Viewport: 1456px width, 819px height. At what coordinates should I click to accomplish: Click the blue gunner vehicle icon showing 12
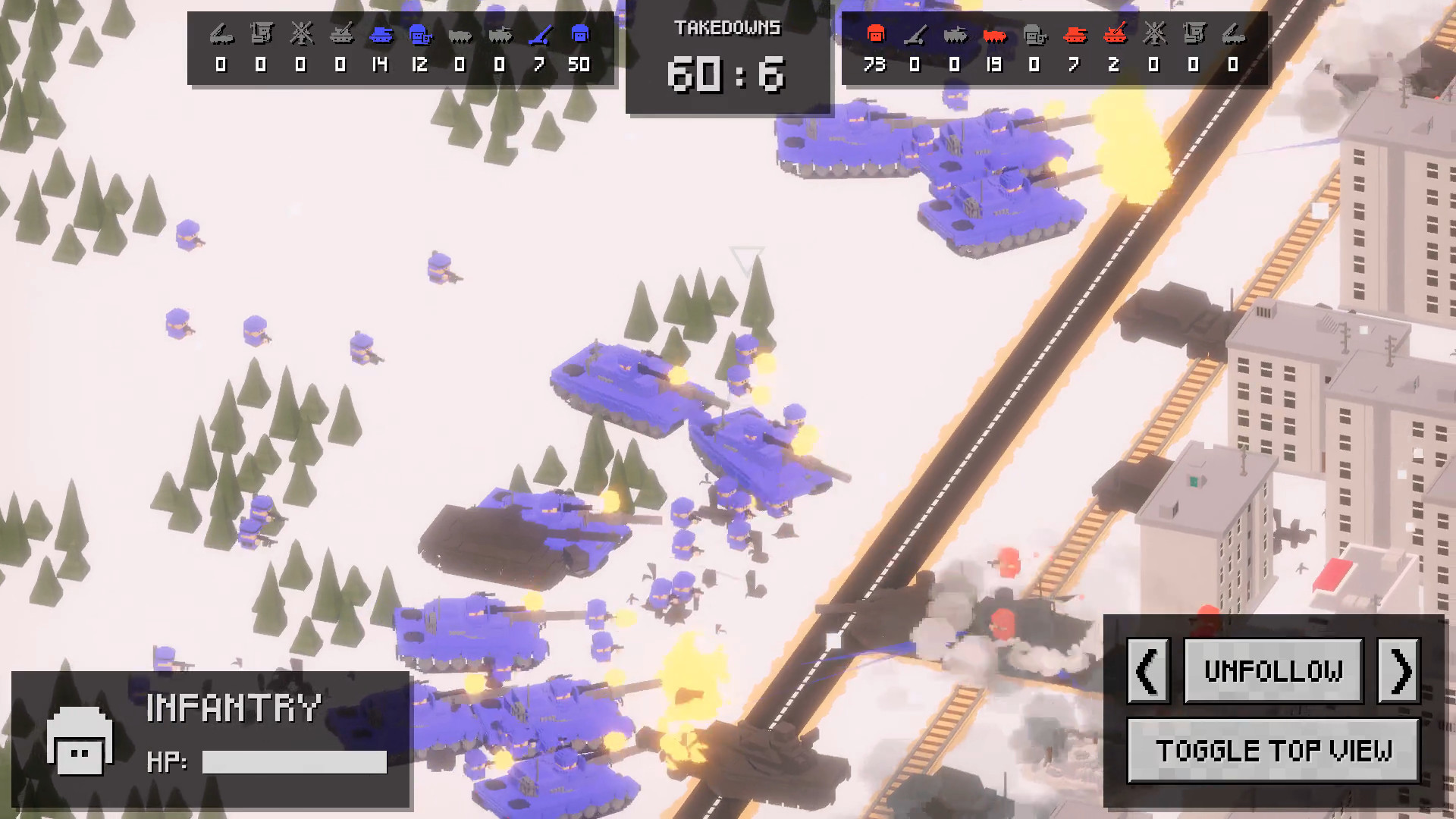[422, 34]
